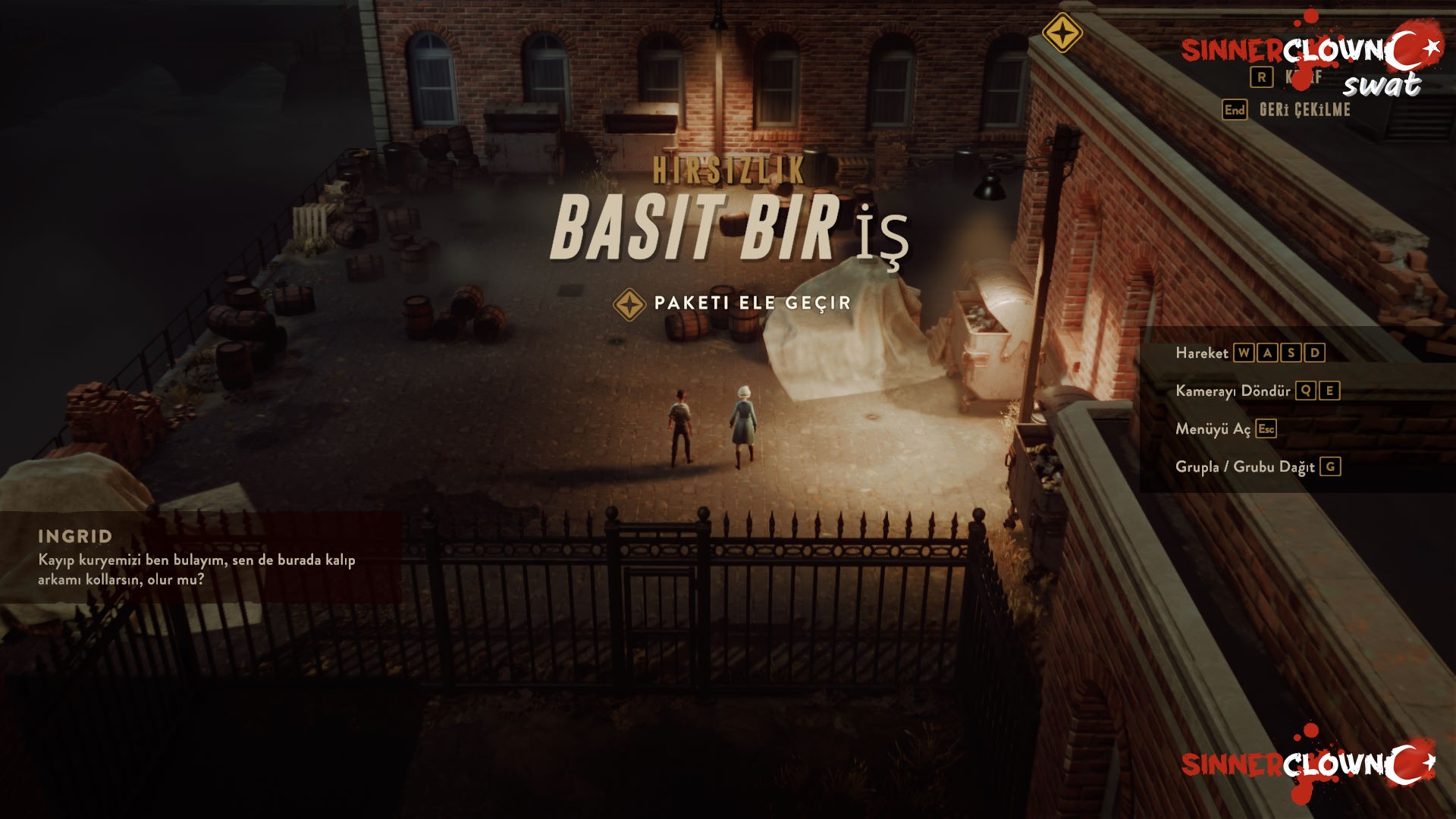Select the gold diamond objective waypoint marker
1456x819 pixels.
click(1062, 33)
